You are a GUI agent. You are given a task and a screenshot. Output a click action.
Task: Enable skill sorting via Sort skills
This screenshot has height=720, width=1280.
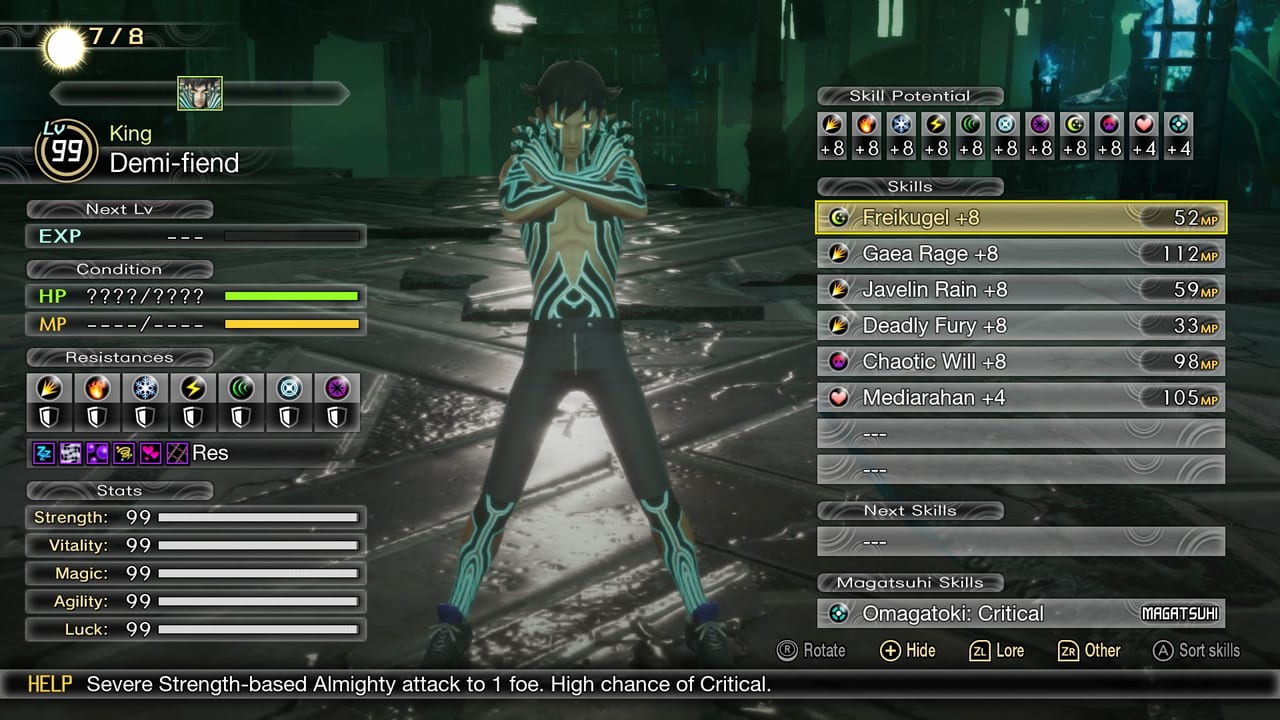coord(1196,650)
